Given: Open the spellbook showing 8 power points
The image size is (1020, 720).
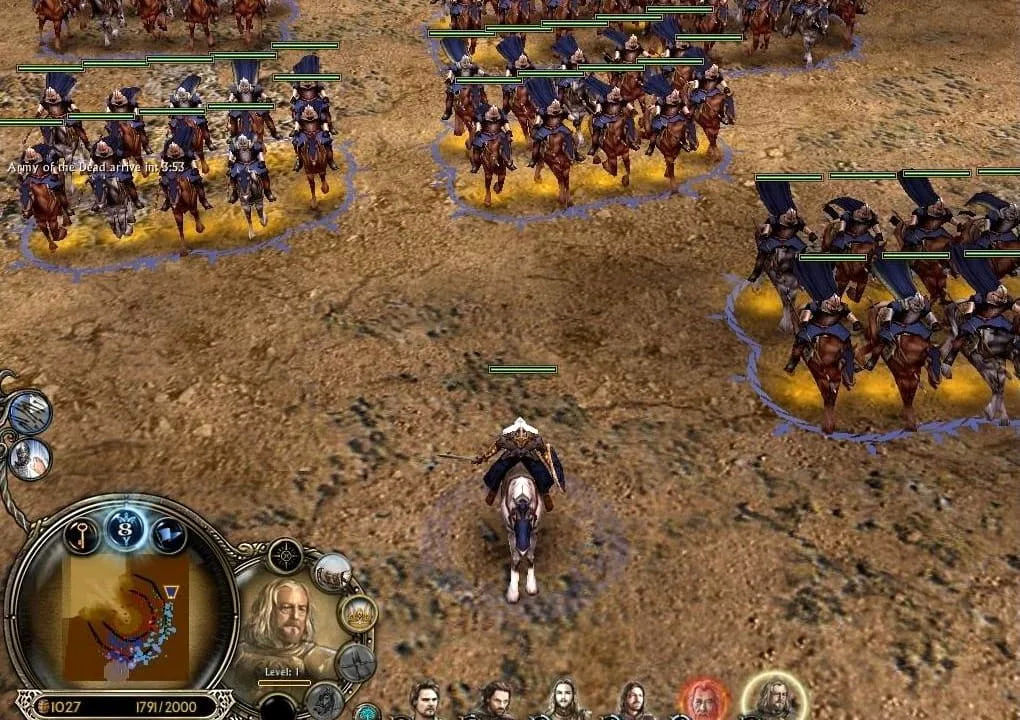Looking at the screenshot, I should (x=125, y=529).
